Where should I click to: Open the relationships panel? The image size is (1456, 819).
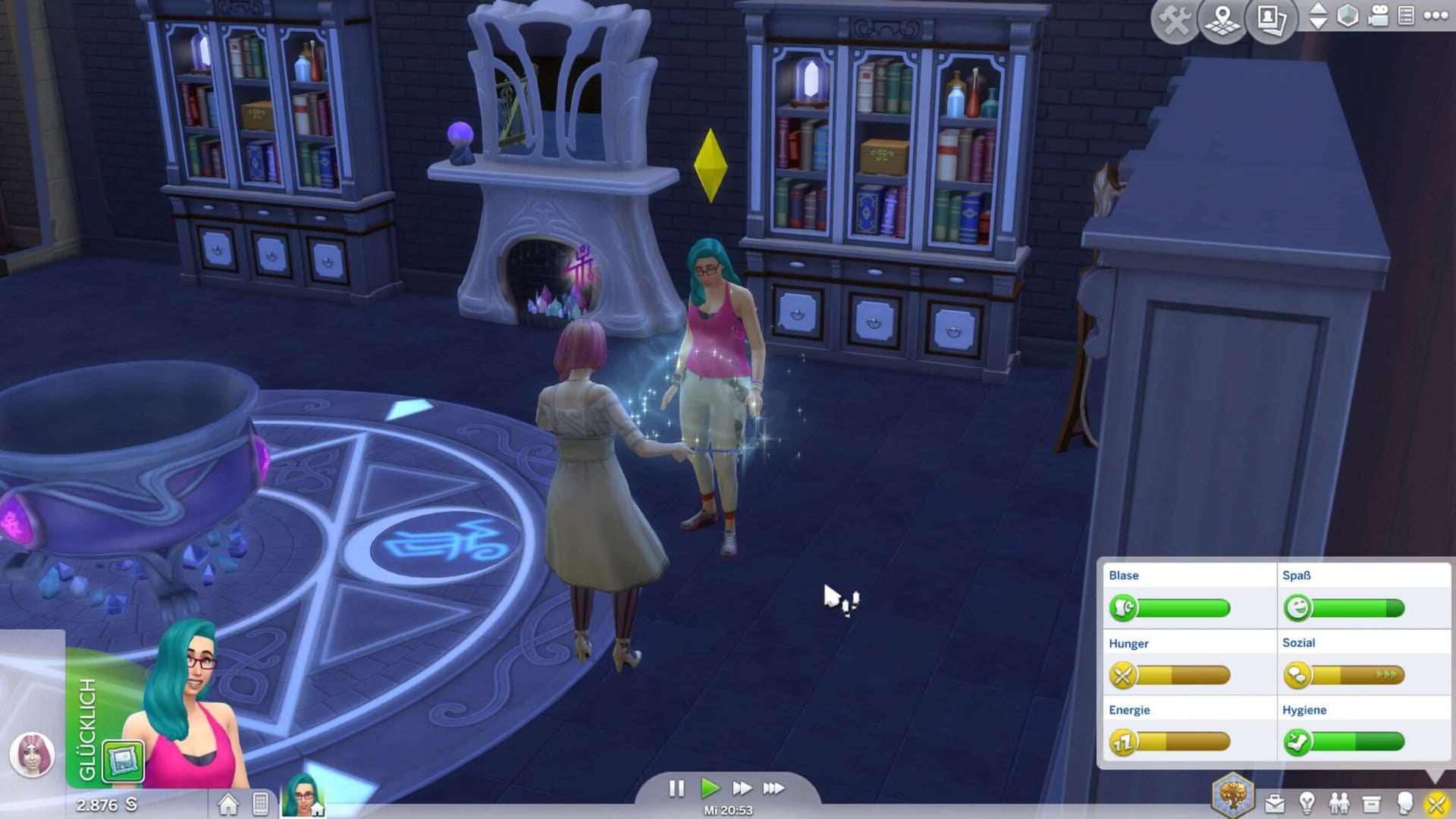(x=1339, y=803)
